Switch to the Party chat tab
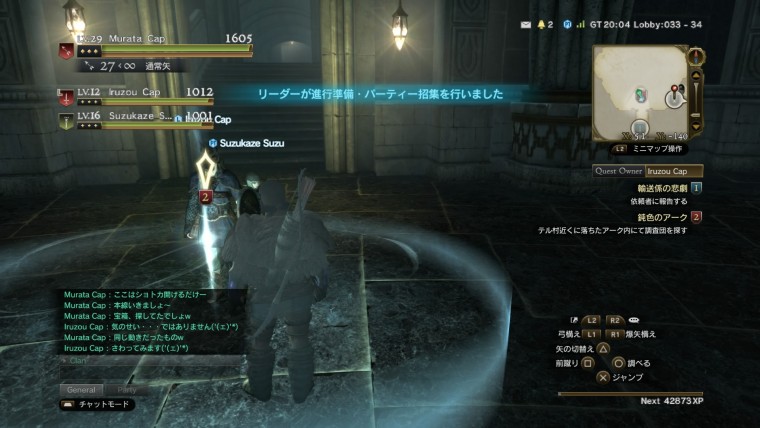Screen dimensions: 760x428 pyautogui.click(x=127, y=389)
